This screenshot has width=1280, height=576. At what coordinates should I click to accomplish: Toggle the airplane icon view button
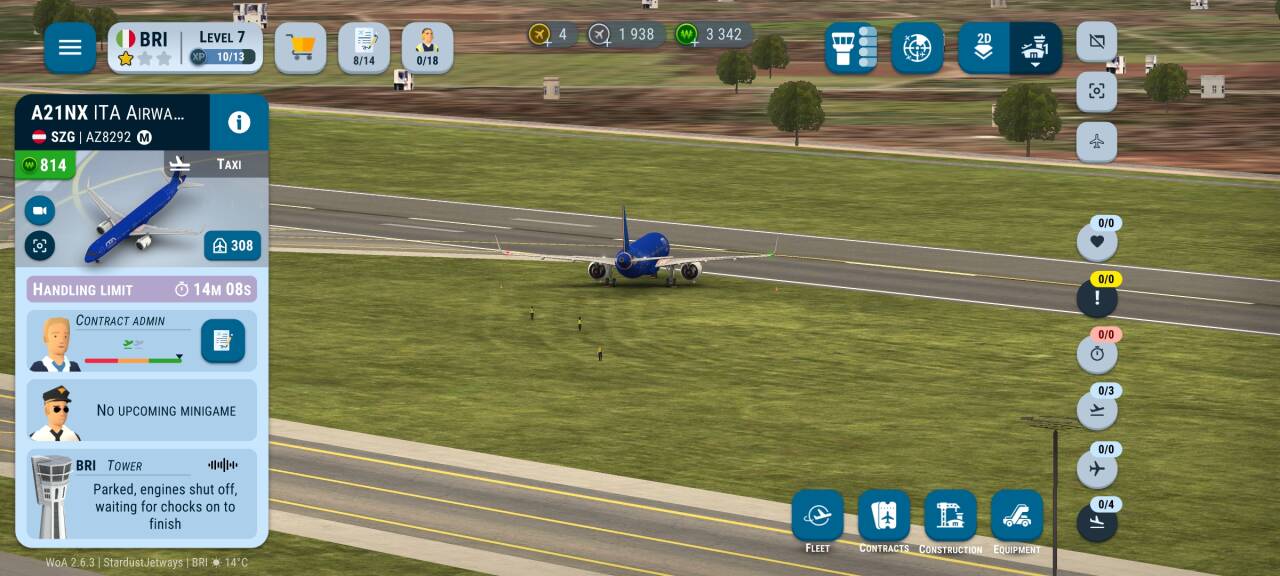(x=1097, y=142)
